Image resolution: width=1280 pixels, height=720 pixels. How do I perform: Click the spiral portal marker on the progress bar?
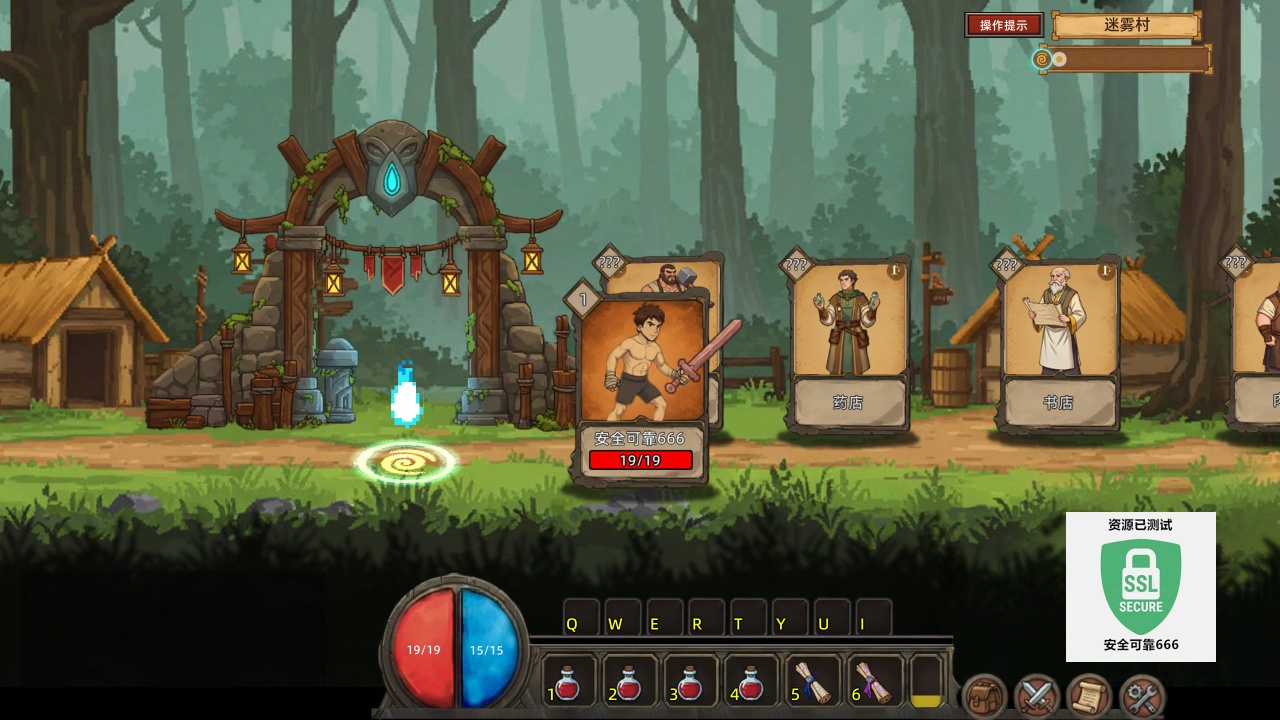1042,59
